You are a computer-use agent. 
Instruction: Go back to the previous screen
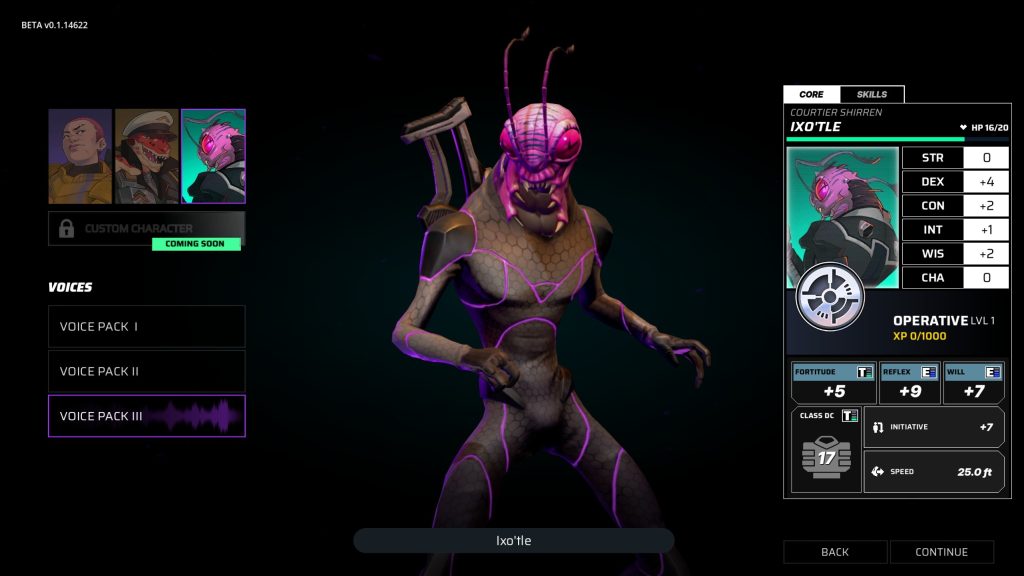pos(835,552)
